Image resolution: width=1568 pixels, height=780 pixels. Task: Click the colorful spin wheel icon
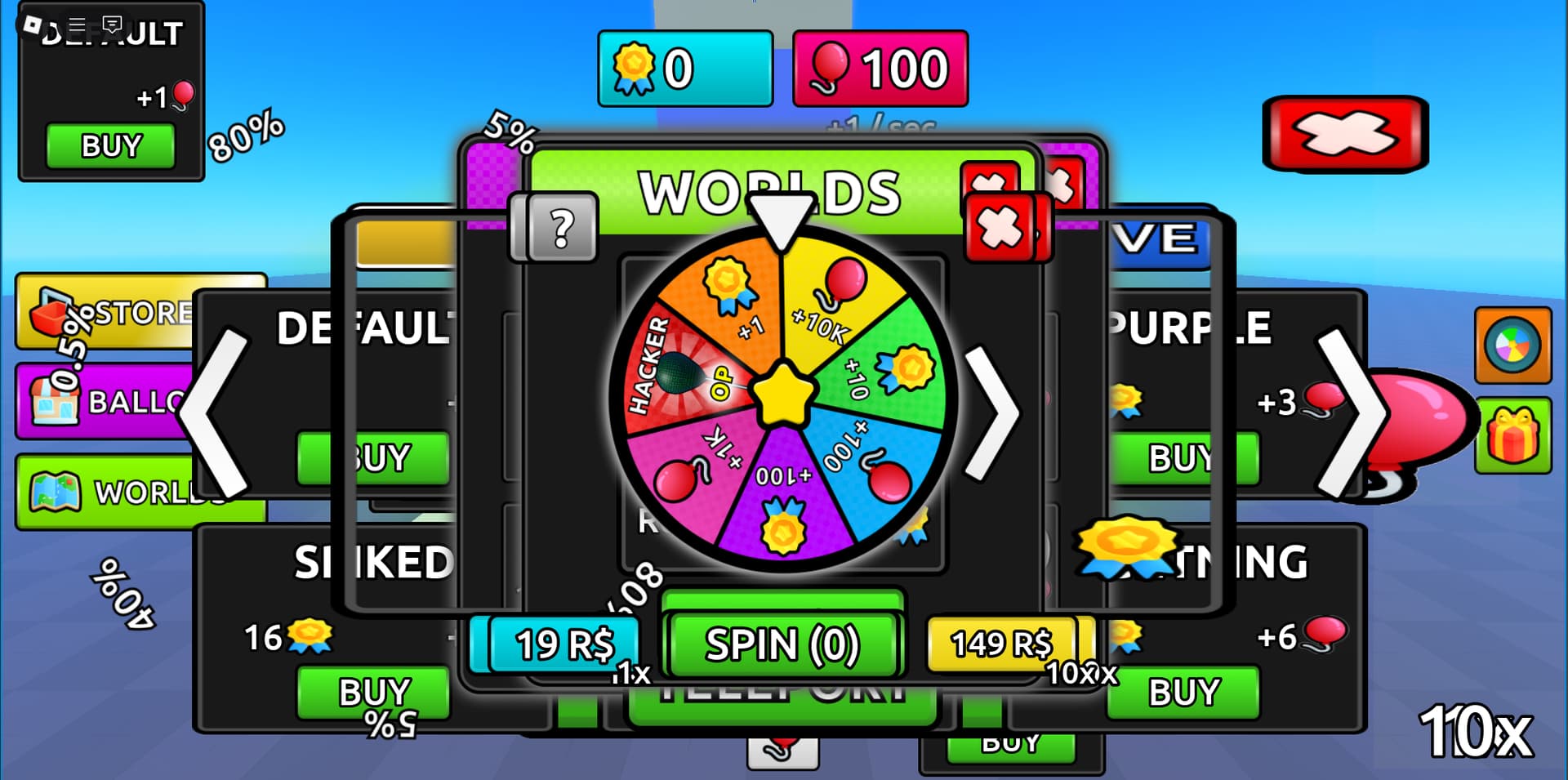click(1512, 345)
